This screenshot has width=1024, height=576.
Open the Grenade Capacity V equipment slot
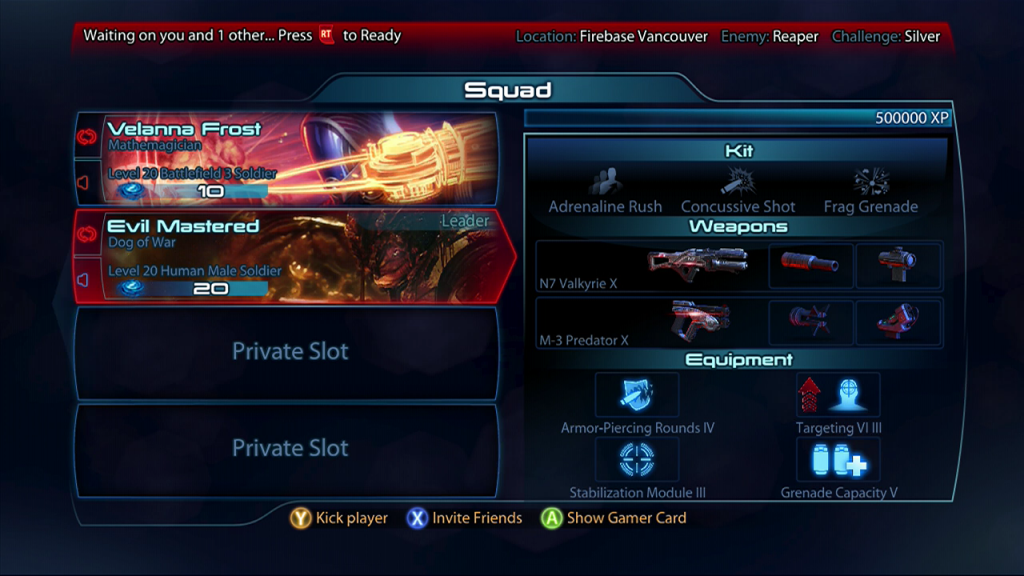(838, 460)
